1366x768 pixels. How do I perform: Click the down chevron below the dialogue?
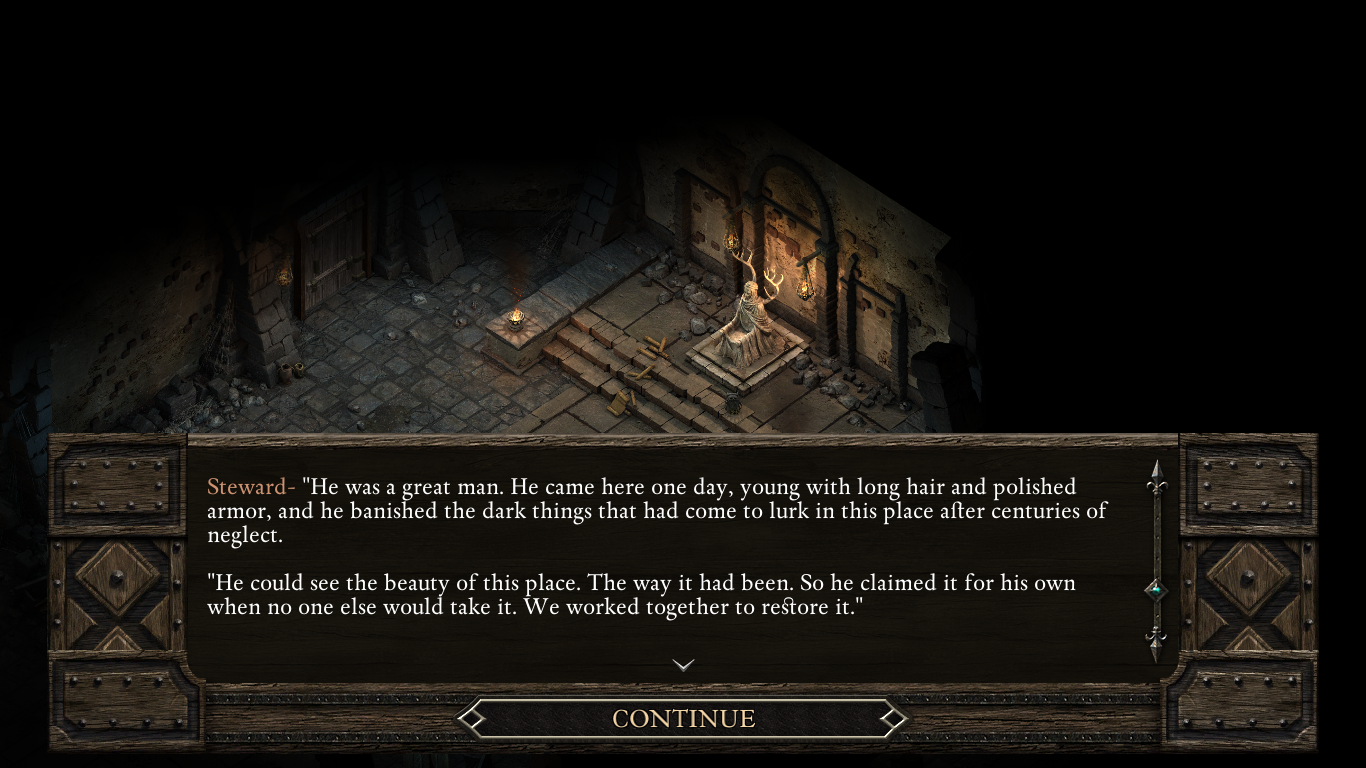(683, 664)
